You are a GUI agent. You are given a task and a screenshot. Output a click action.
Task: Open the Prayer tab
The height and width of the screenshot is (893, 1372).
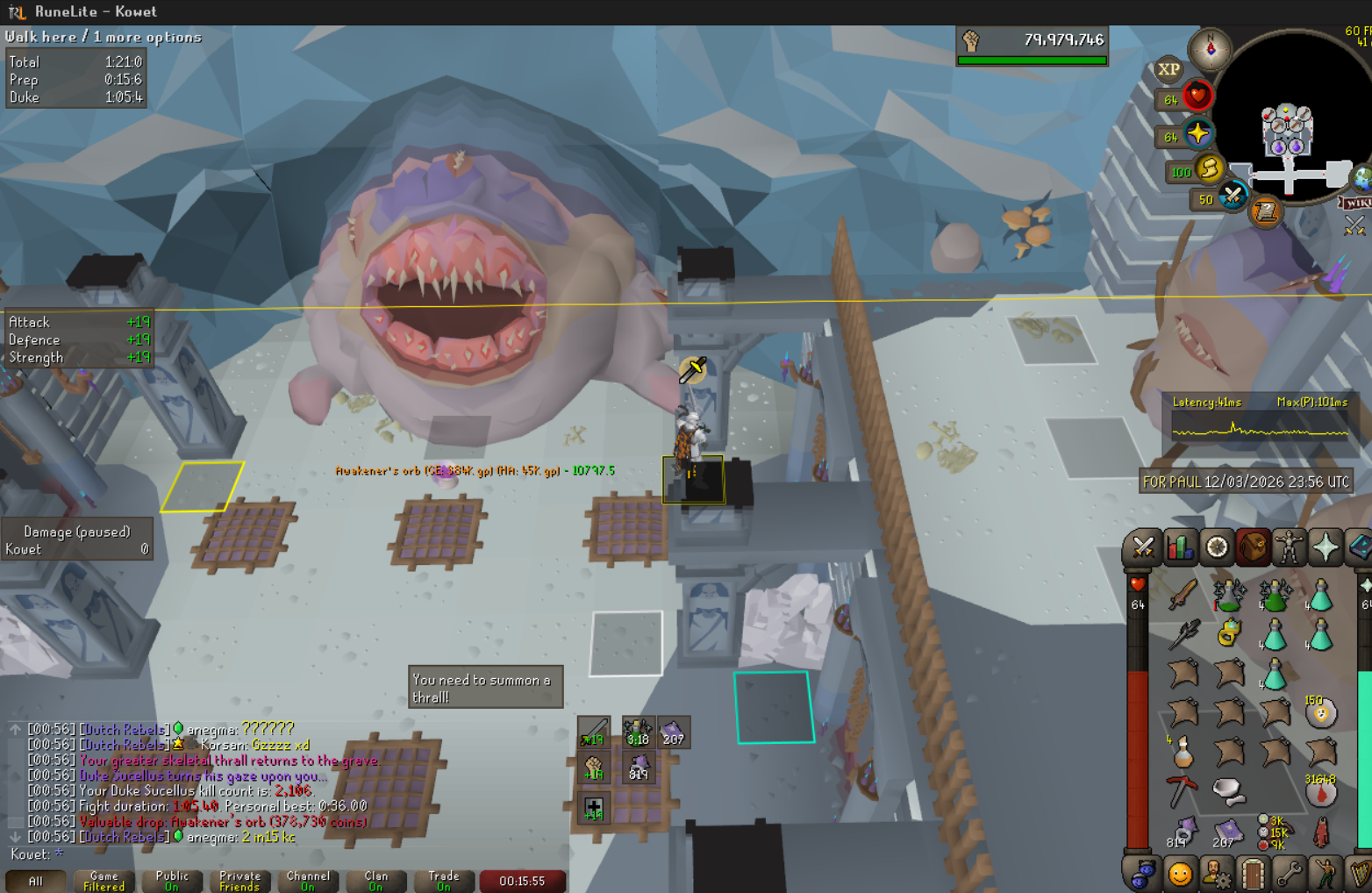tap(1326, 548)
